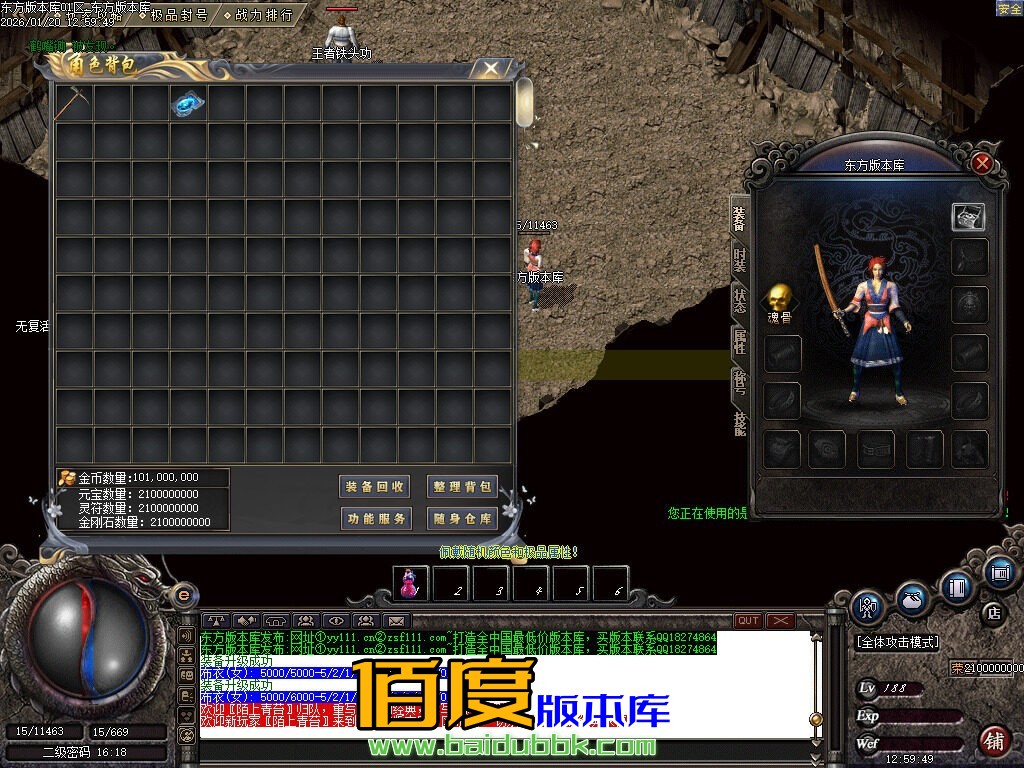Select the pickaxe in the backpack
Viewport: 1024px width, 768px height.
(x=73, y=103)
